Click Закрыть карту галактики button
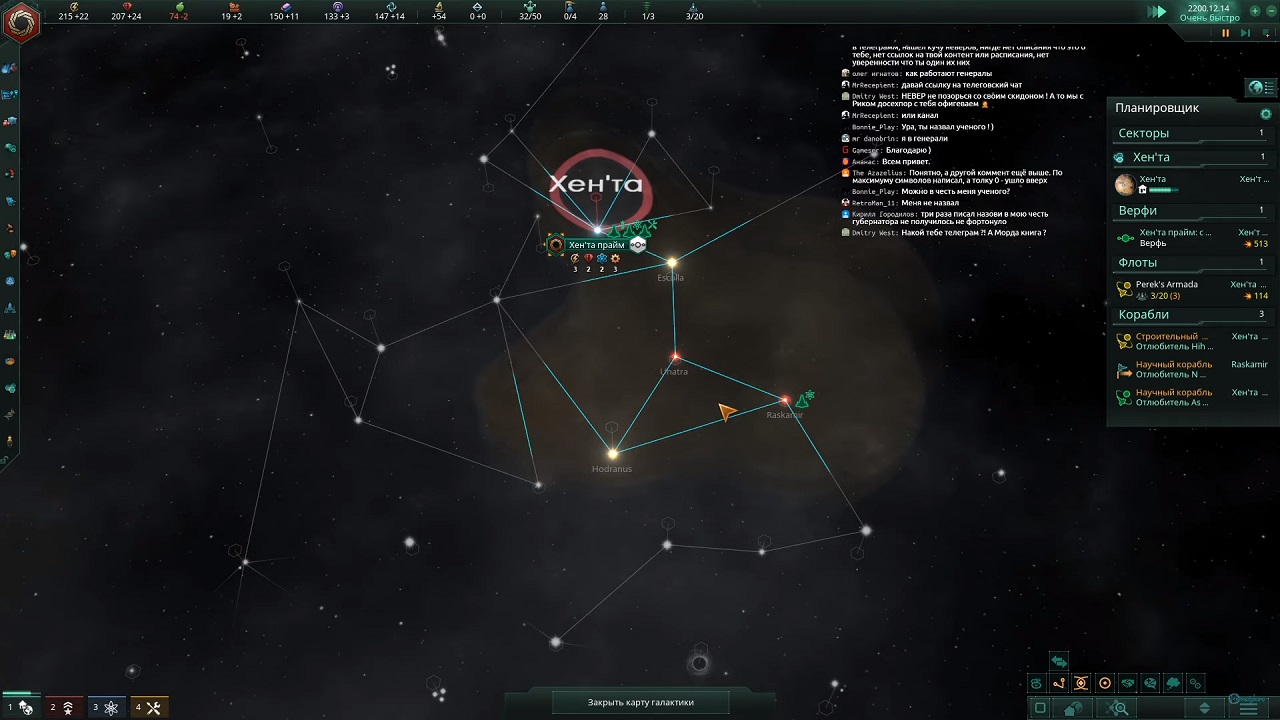 pos(640,702)
